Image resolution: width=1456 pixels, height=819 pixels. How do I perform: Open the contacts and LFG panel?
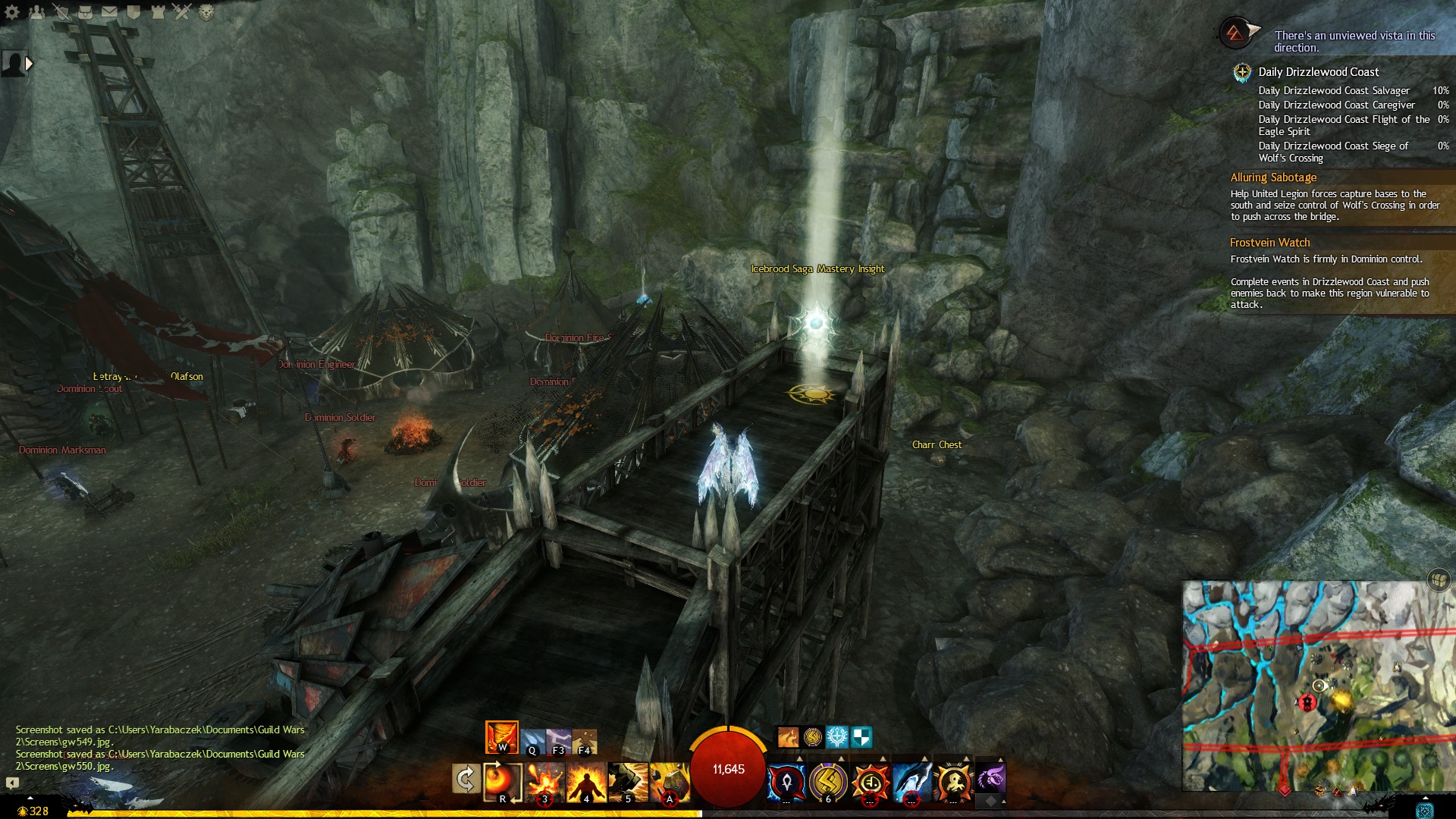(x=36, y=11)
